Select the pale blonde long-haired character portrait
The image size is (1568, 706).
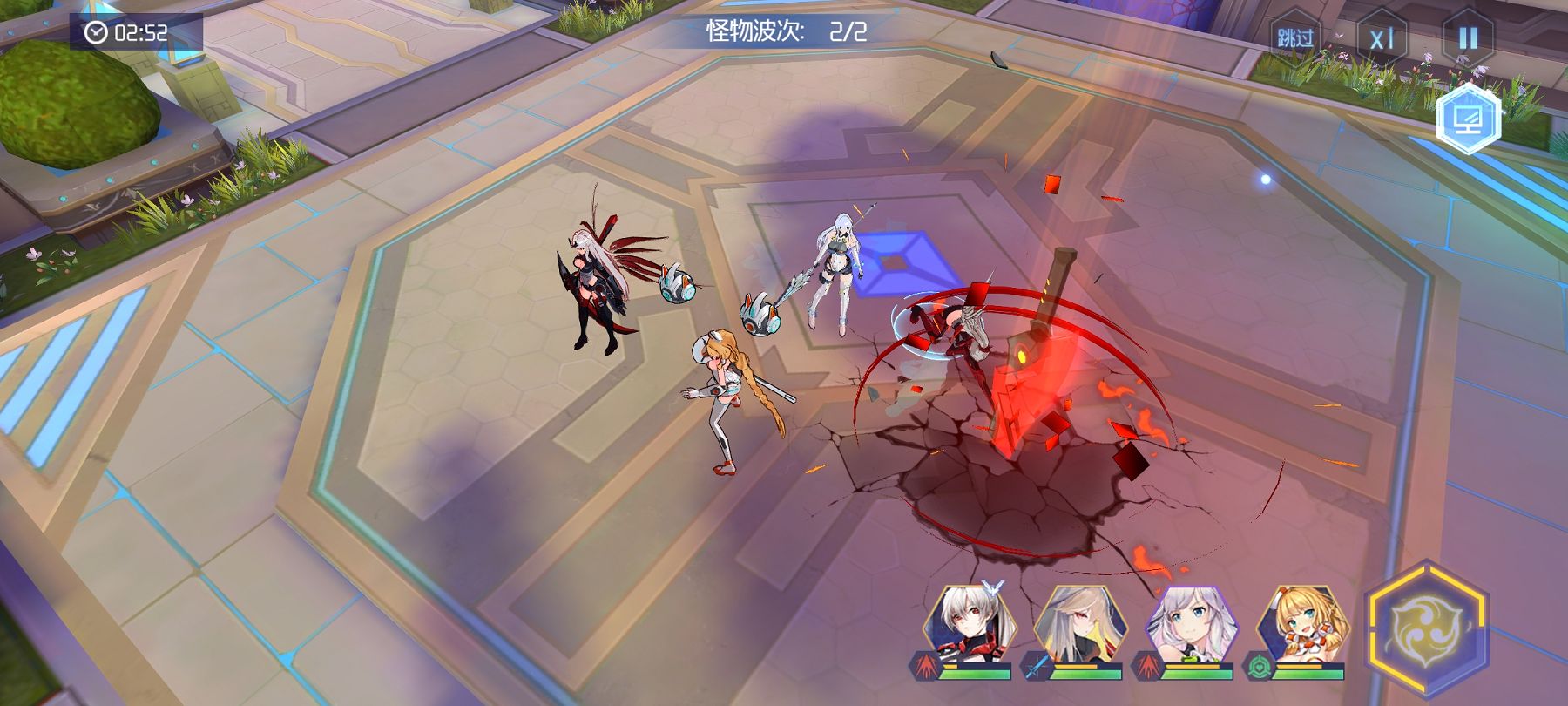1077,626
